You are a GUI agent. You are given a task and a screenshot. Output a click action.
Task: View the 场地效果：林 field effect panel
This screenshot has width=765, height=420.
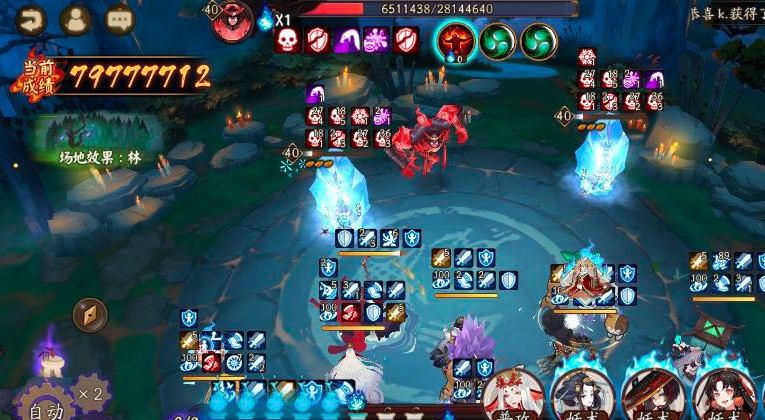tap(98, 140)
